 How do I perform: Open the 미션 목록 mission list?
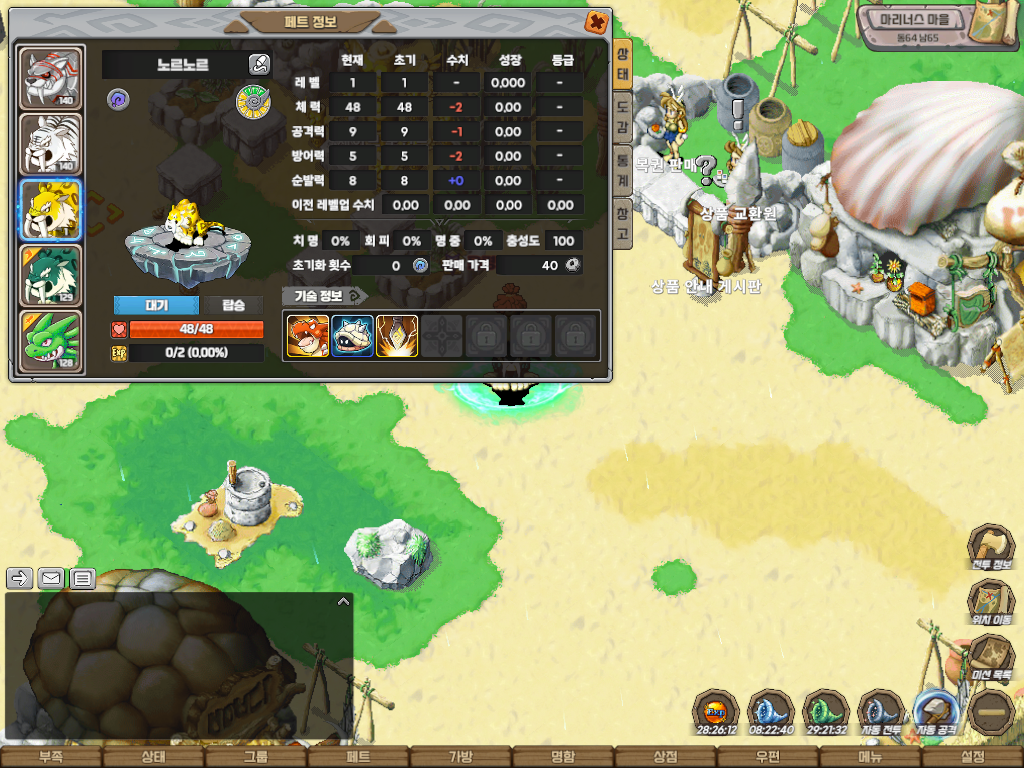[x=990, y=657]
